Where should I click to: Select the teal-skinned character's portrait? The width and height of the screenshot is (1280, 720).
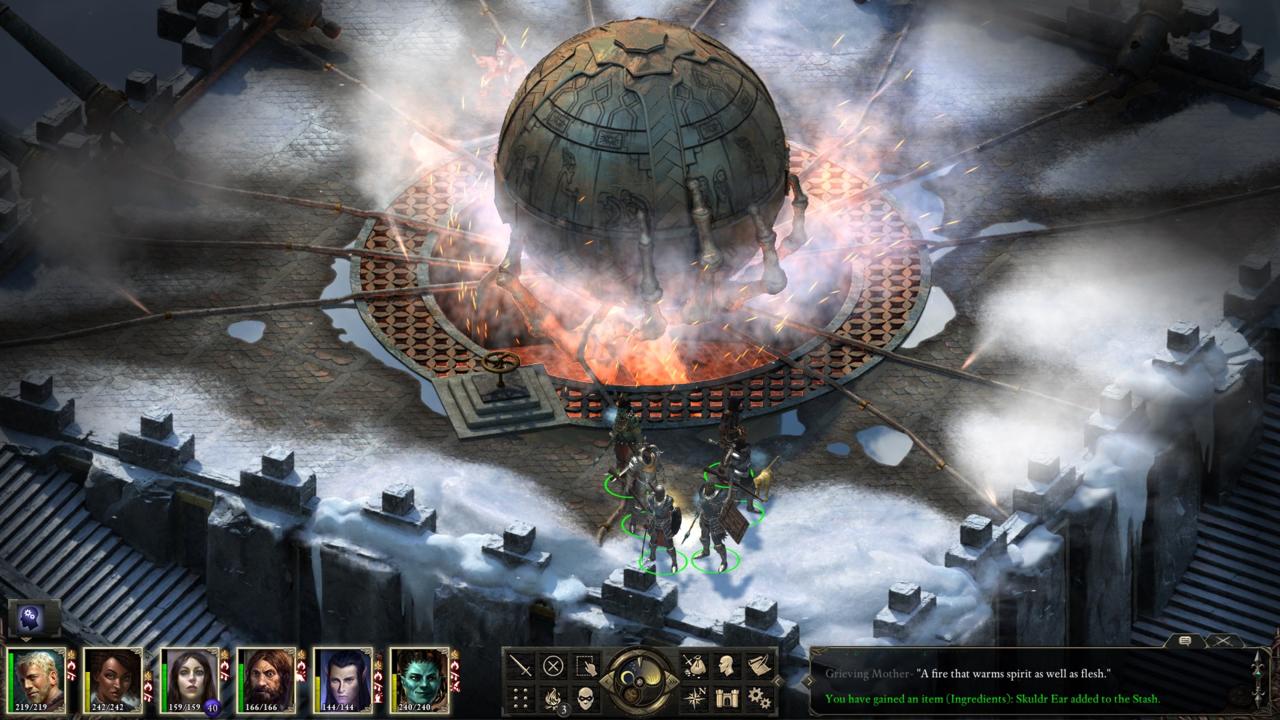[418, 678]
